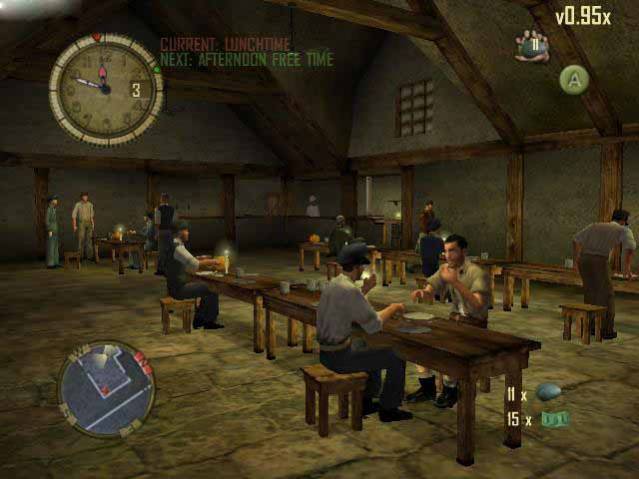Select the hand holding stone icon
Viewport: 639px width, 479px height.
click(532, 46)
